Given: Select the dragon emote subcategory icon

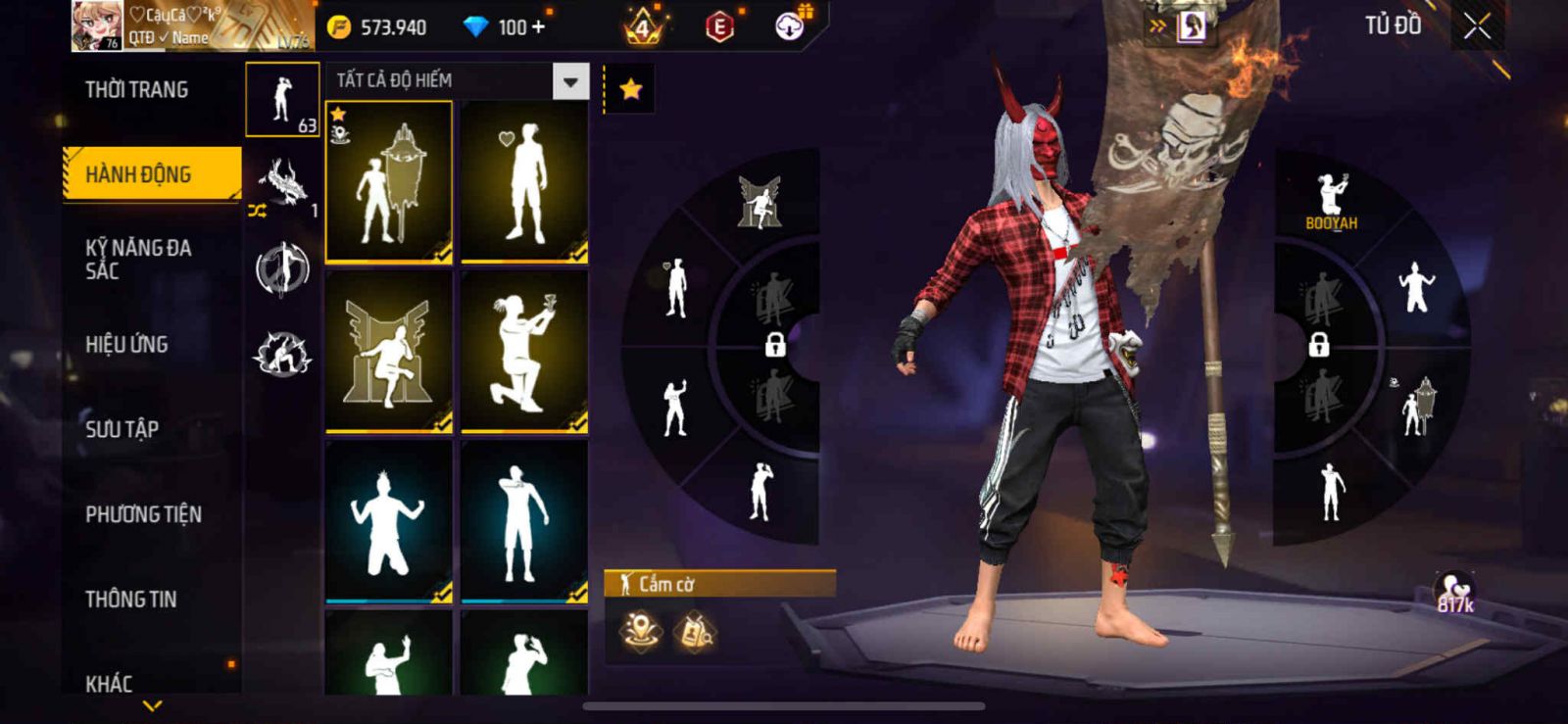Looking at the screenshot, I should pos(282,183).
